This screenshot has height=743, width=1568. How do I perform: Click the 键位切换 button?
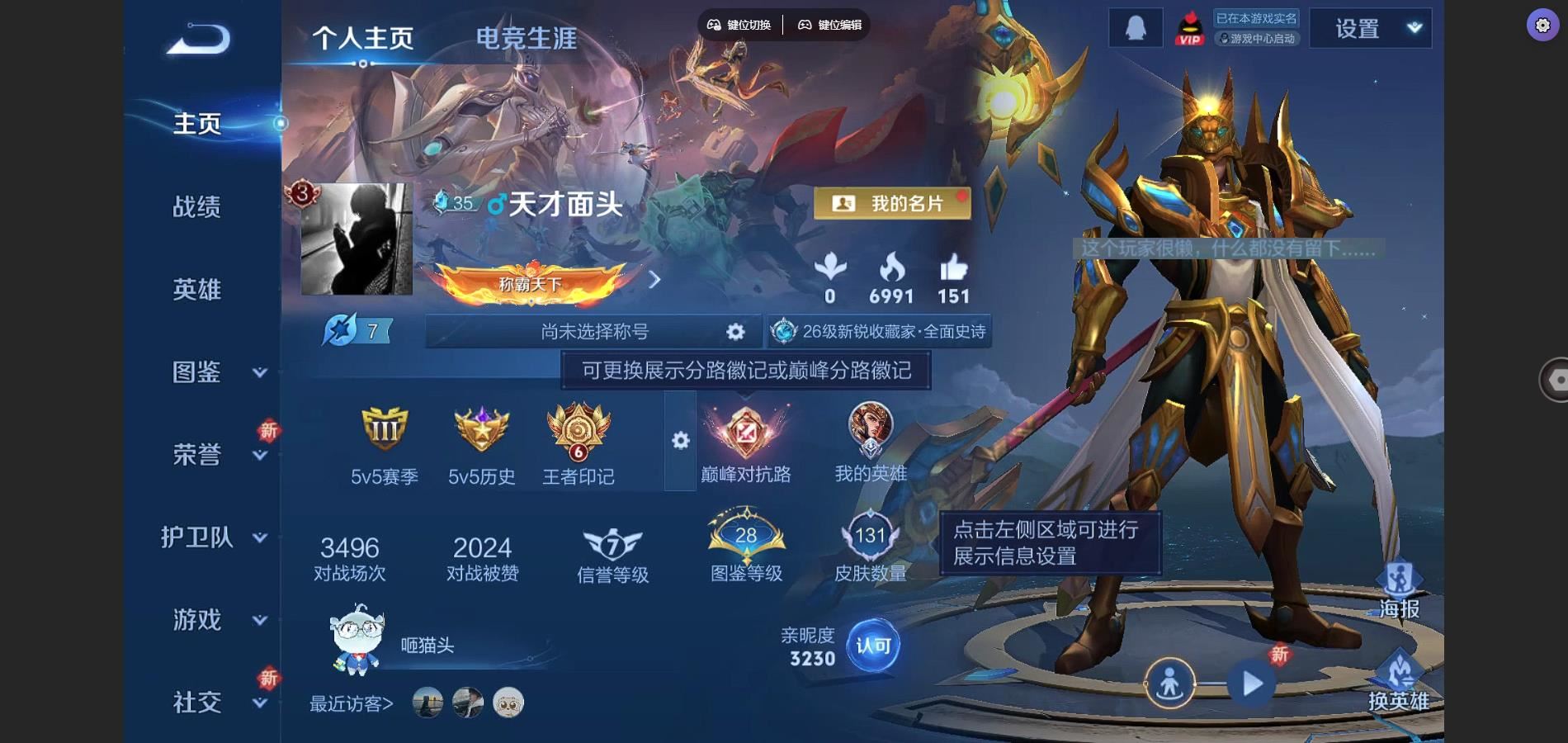click(739, 25)
